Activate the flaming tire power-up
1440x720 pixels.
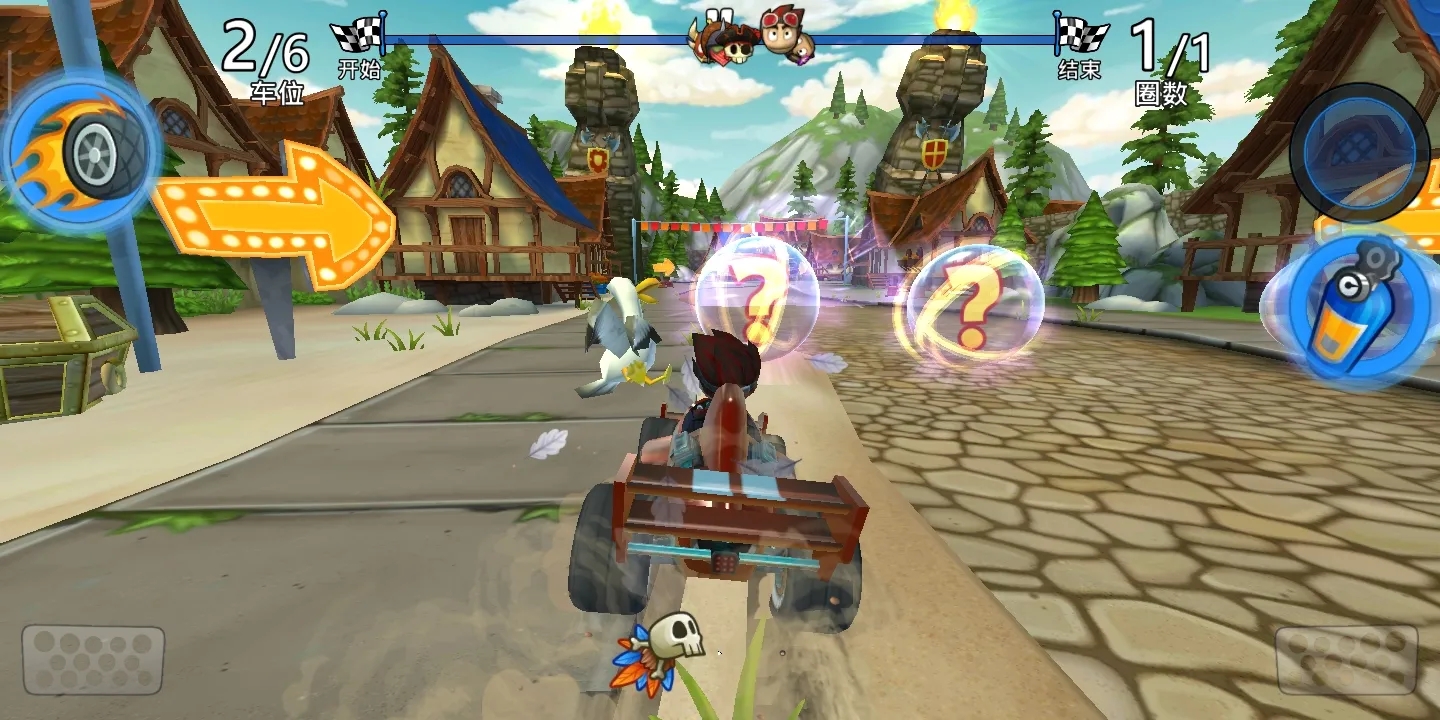(x=82, y=152)
